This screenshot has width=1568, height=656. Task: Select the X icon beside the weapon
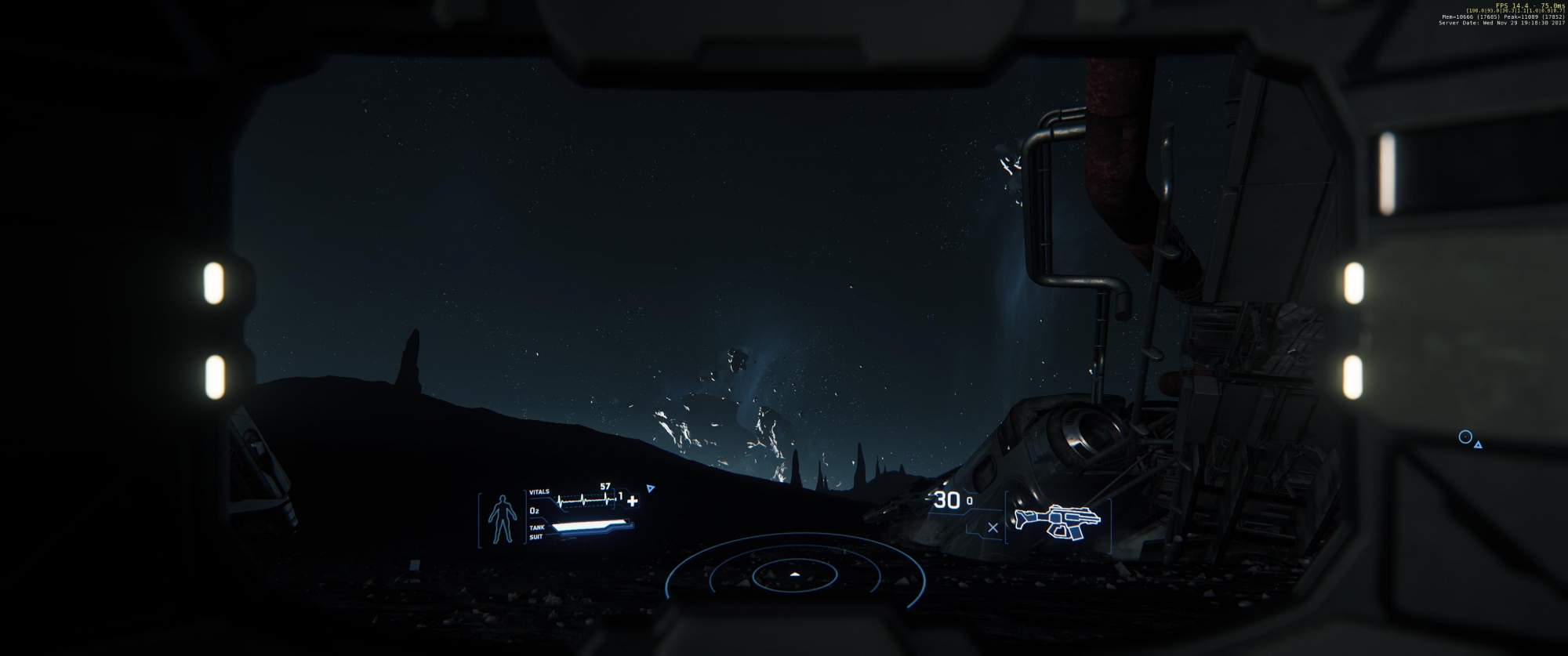[x=993, y=527]
